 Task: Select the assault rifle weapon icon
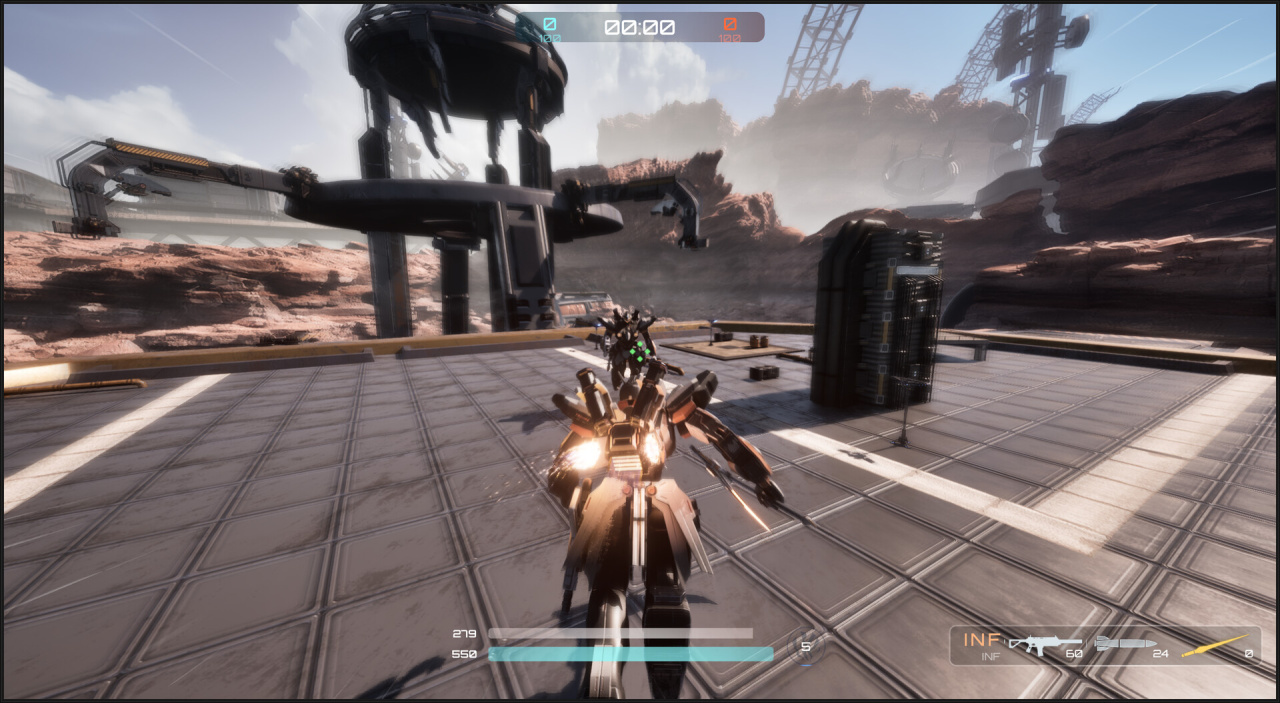click(x=1044, y=644)
